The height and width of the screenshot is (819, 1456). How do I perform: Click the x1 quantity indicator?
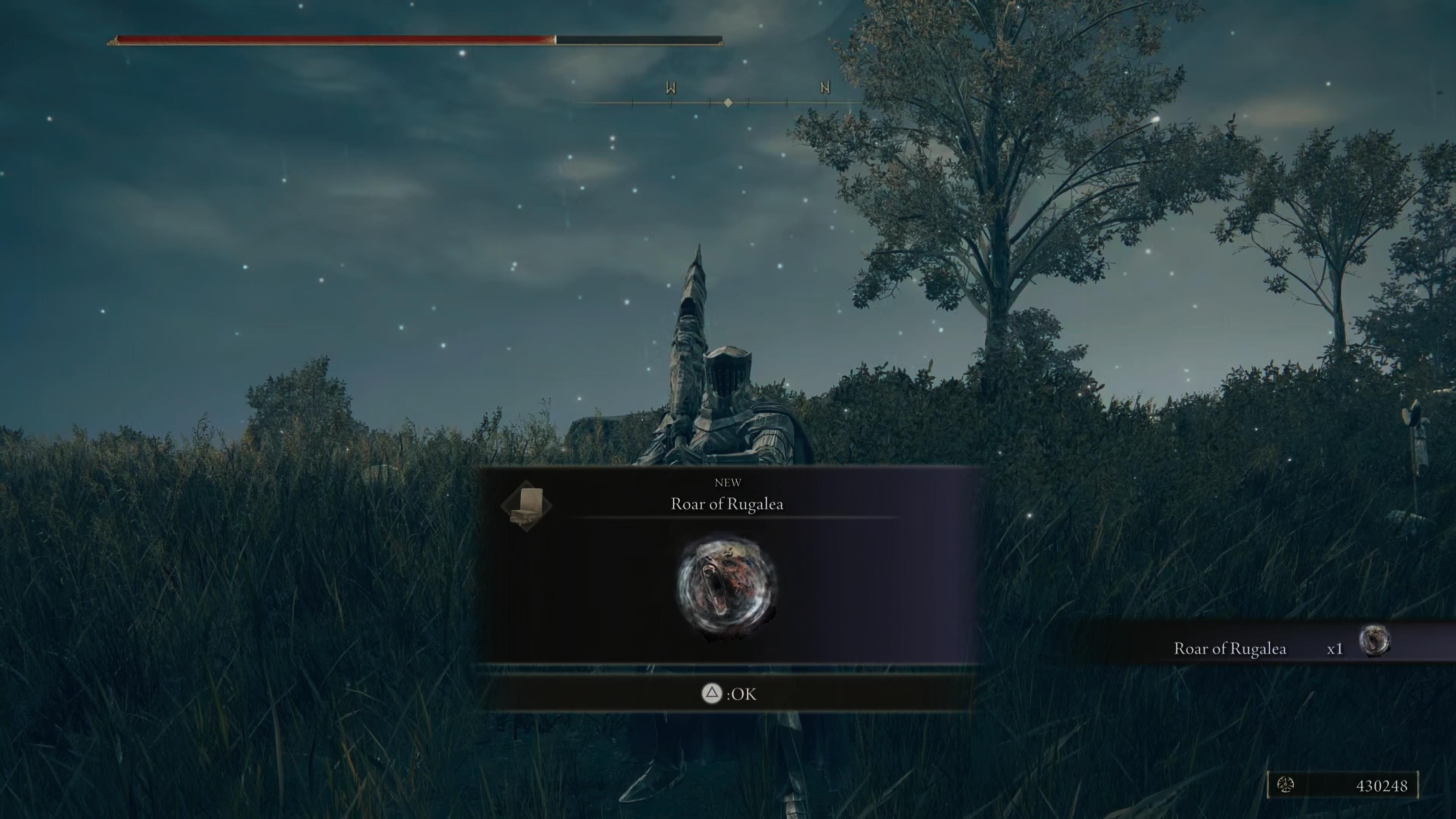pos(1335,648)
